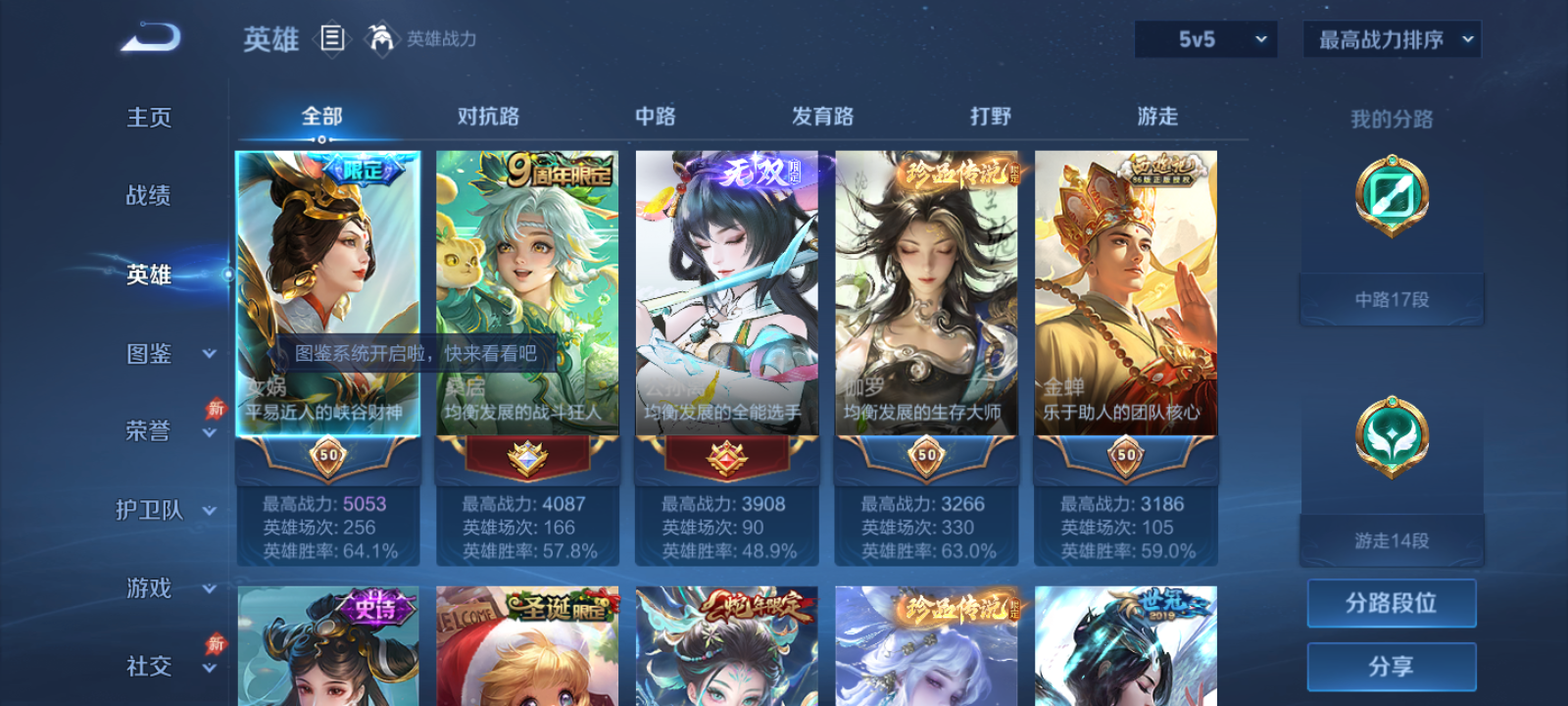Switch to the 打野 hero tab
1568x706 pixels.
coord(991,116)
